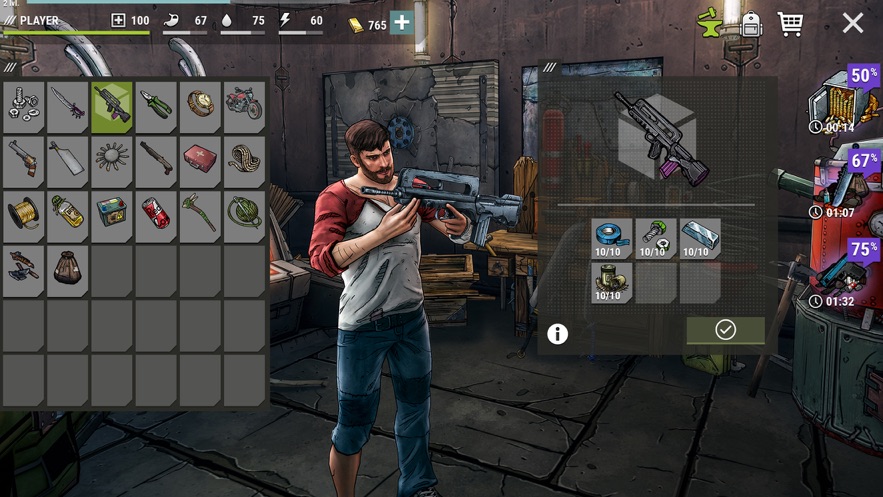The width and height of the screenshot is (883, 497).
Task: Pick the motorcycle inventory slot
Action: coord(244,105)
